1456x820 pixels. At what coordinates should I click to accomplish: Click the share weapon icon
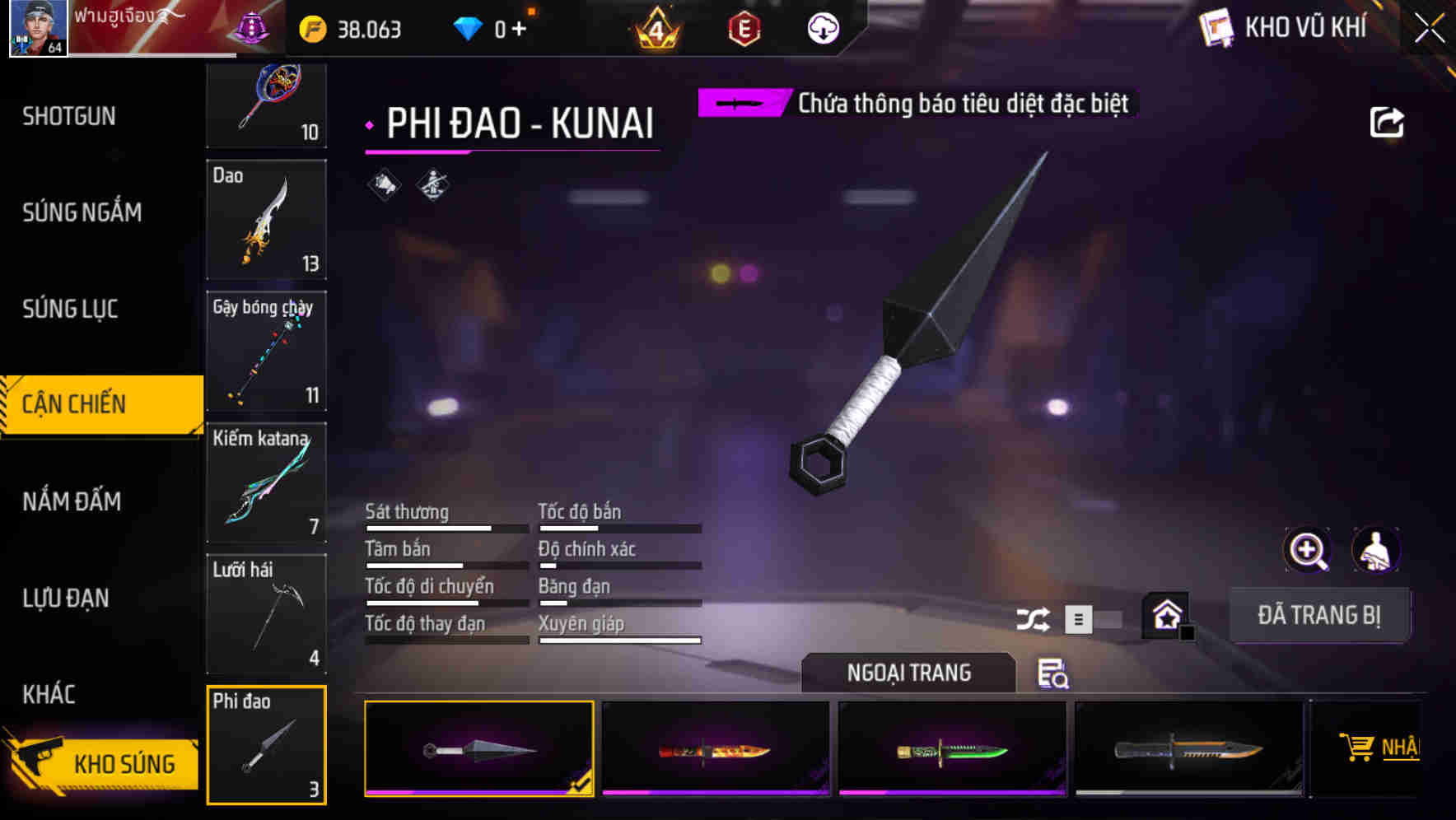pos(1388,121)
